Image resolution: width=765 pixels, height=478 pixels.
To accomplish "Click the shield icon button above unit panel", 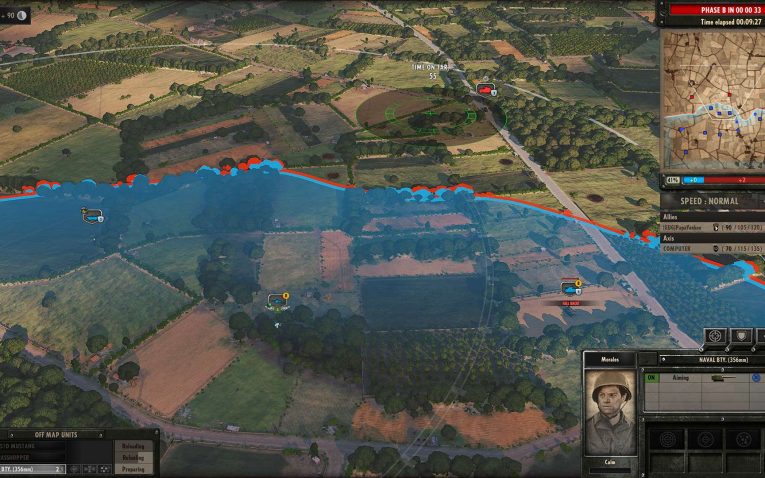I will [x=741, y=336].
